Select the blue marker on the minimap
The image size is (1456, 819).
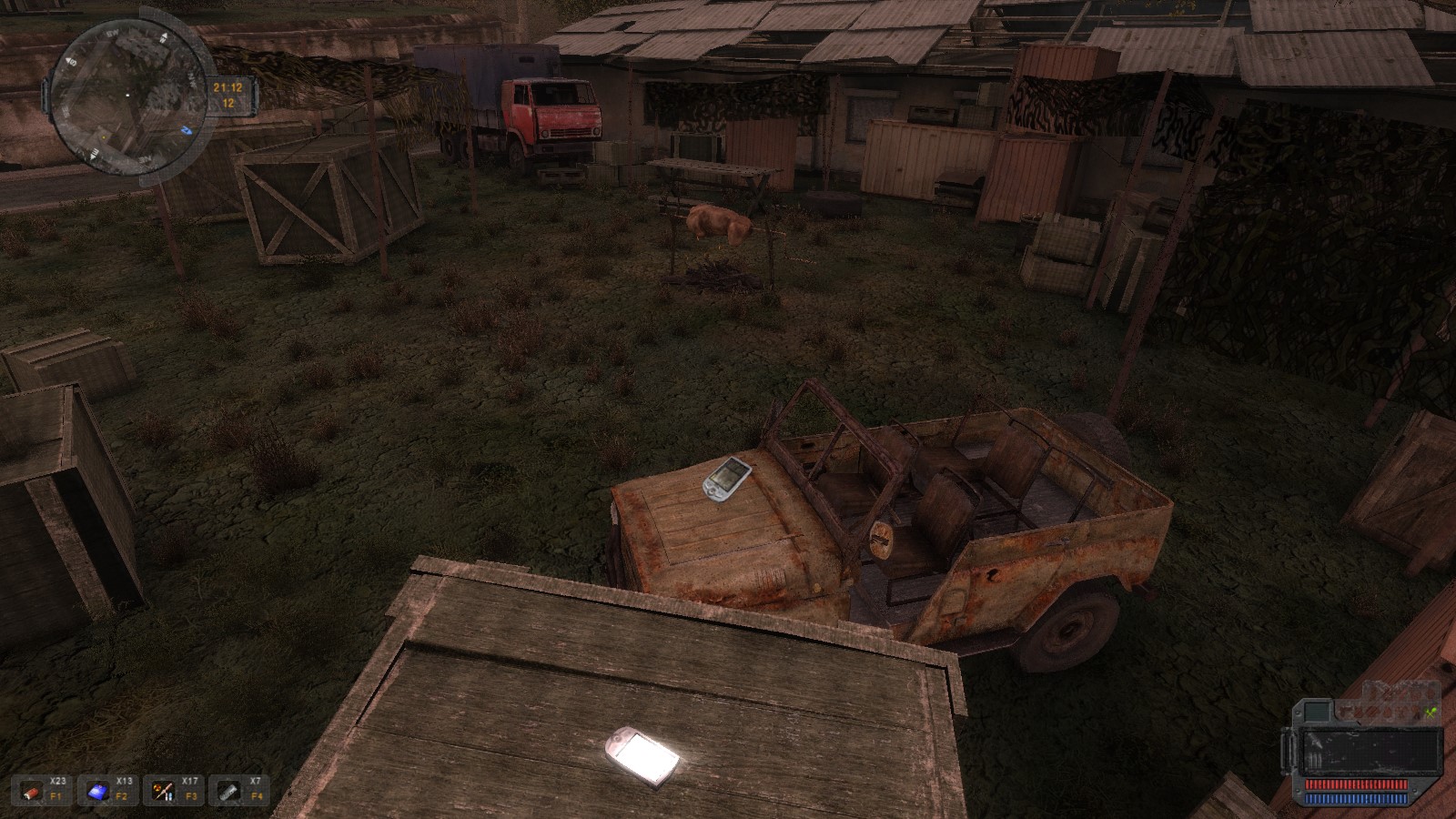[x=187, y=130]
